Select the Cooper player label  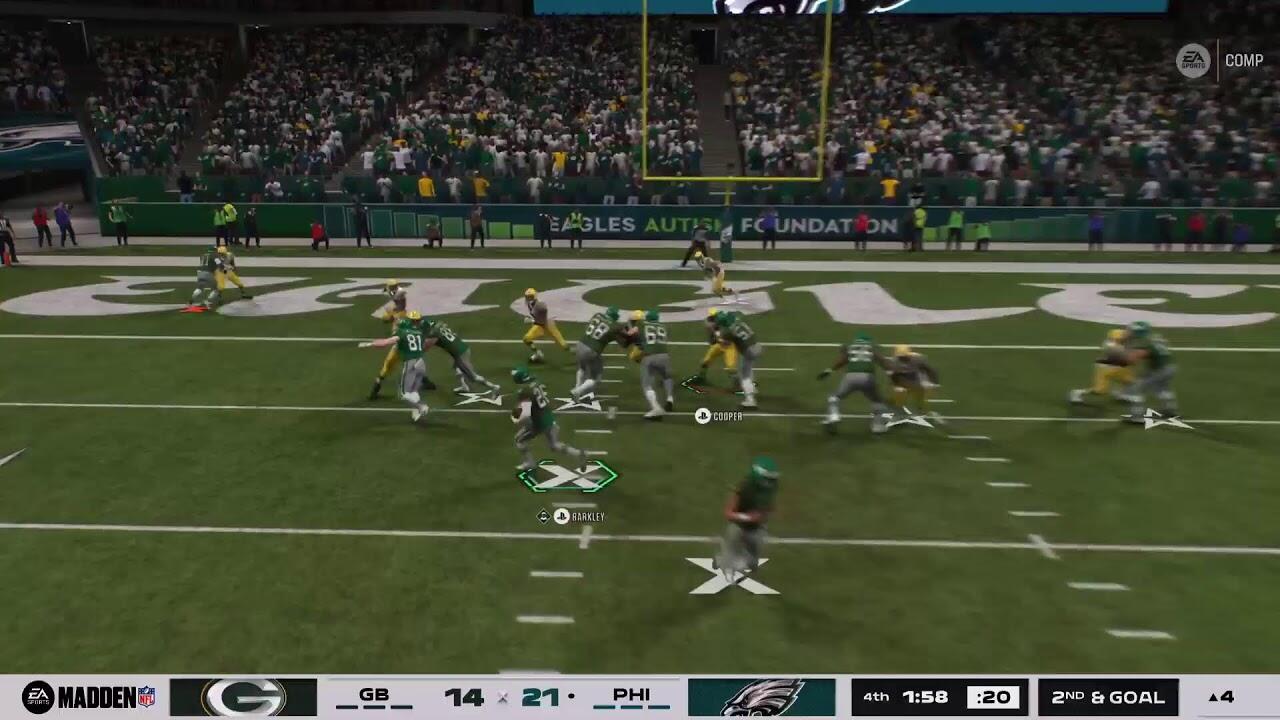point(720,416)
